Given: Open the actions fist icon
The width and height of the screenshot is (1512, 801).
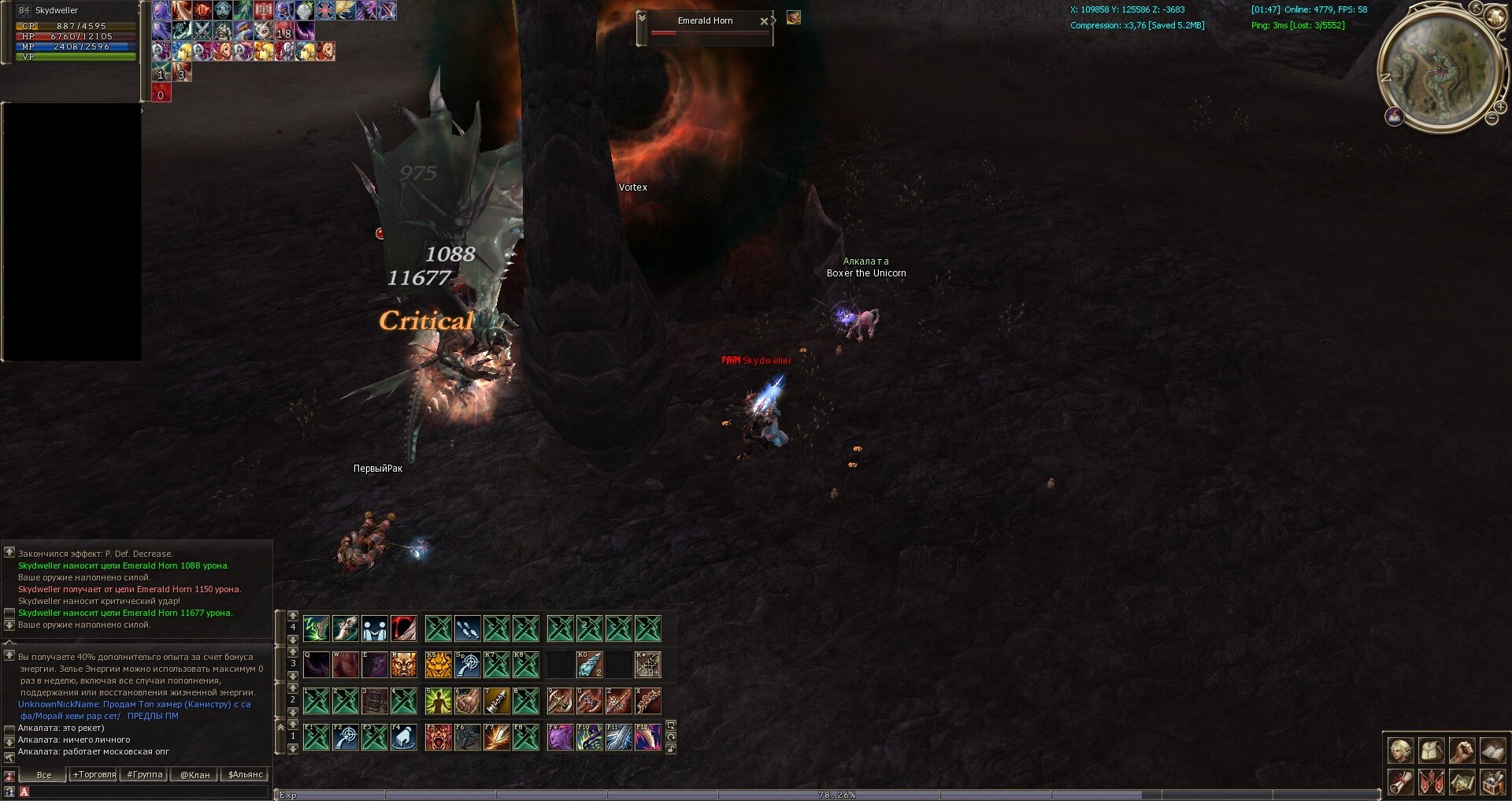Looking at the screenshot, I should pyautogui.click(x=1462, y=751).
